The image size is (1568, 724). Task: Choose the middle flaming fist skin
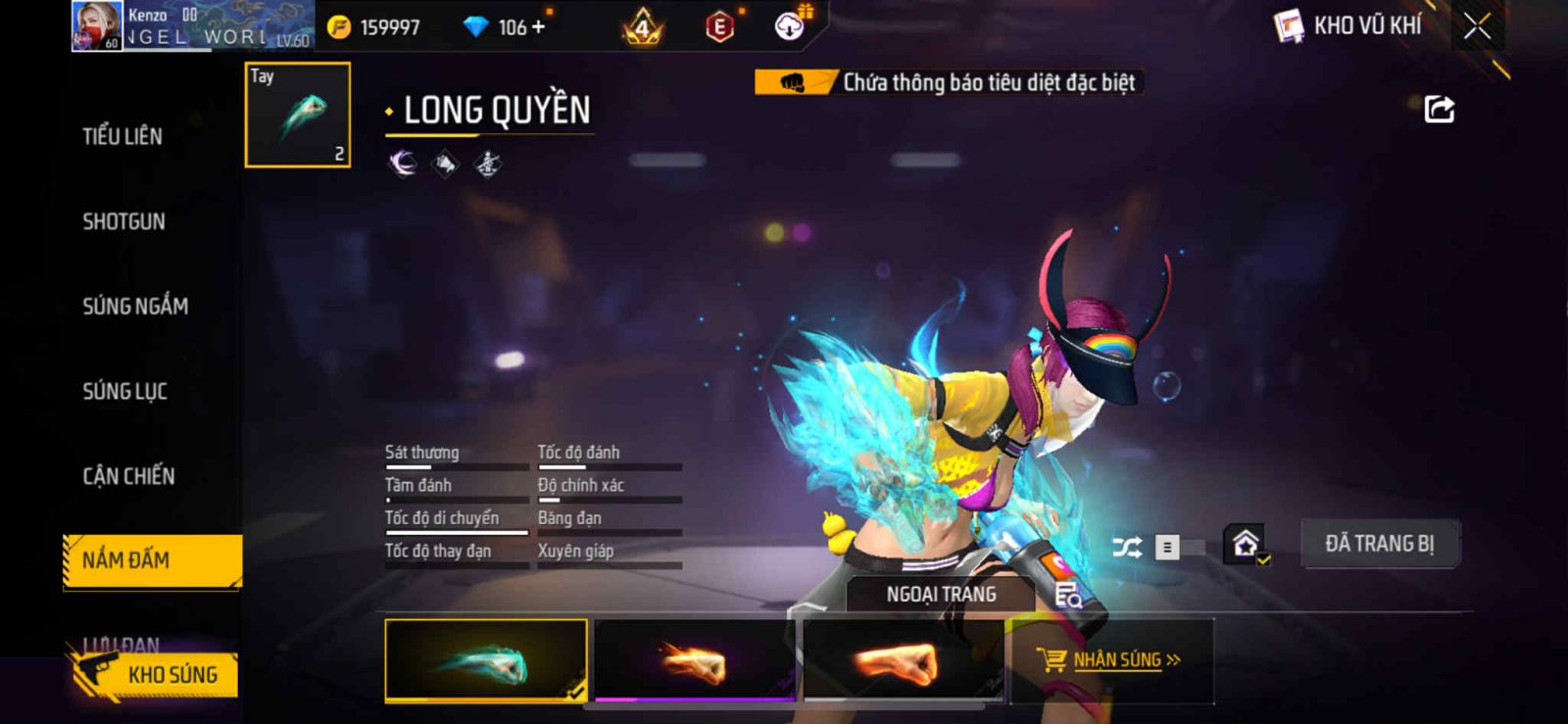(695, 660)
